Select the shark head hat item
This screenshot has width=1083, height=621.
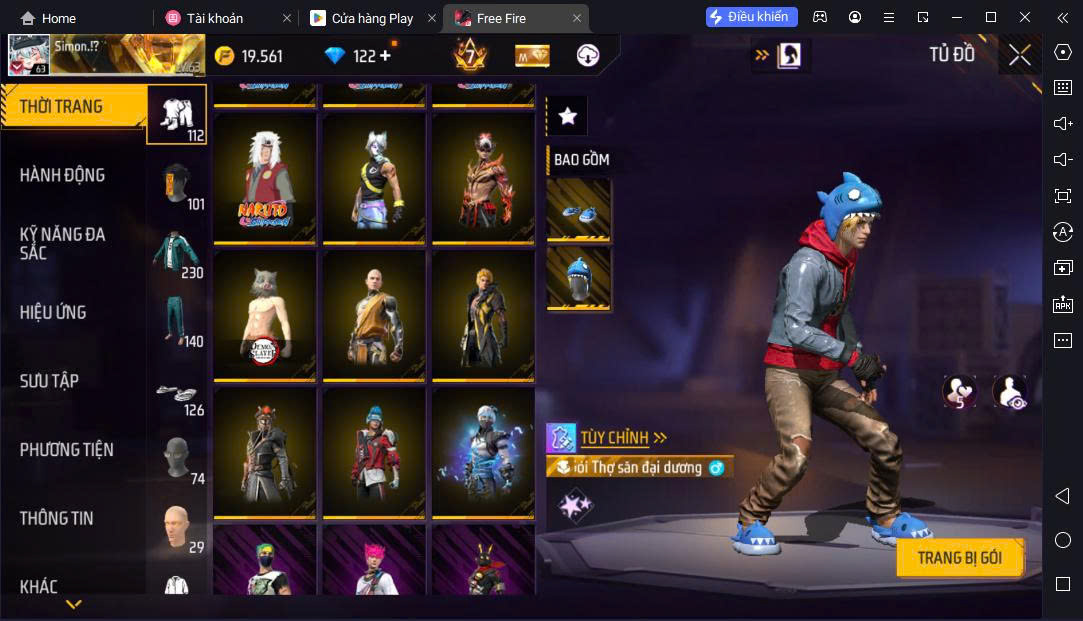579,278
